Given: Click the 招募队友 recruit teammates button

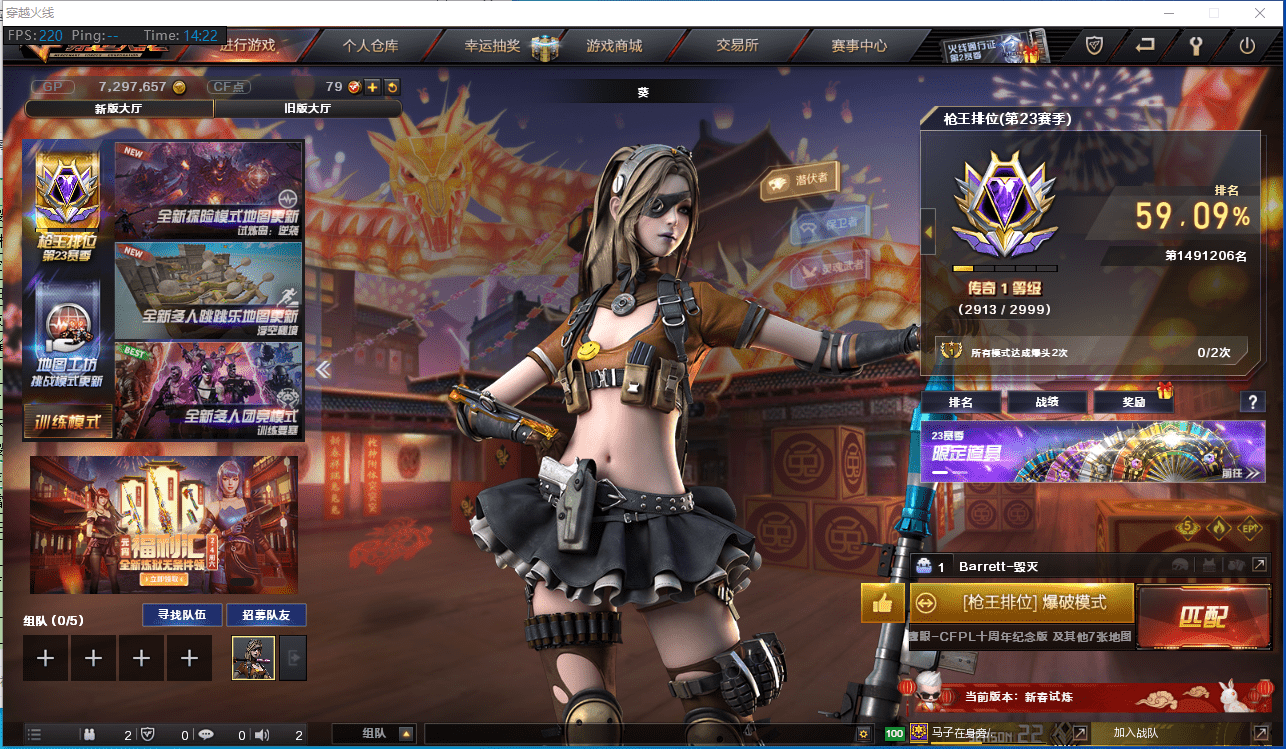Looking at the screenshot, I should pyautogui.click(x=266, y=614).
